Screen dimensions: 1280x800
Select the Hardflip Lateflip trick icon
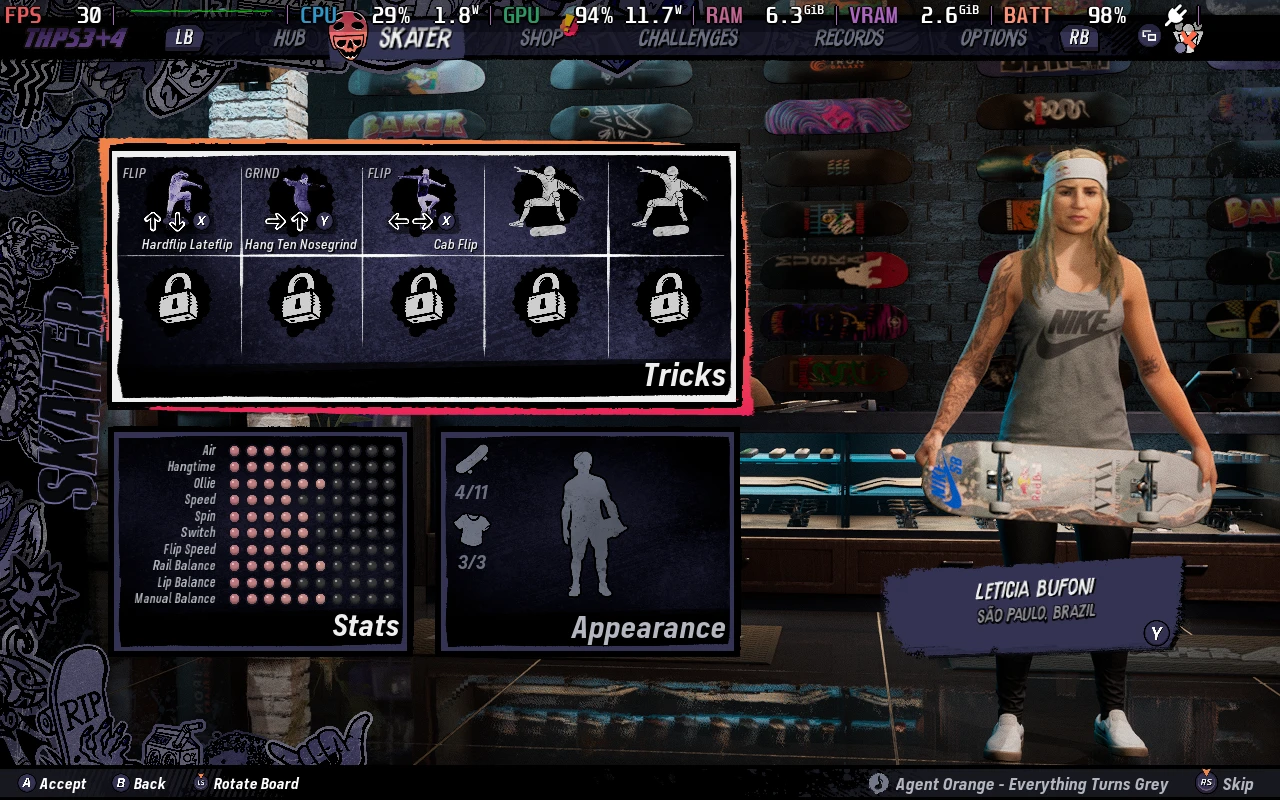click(181, 195)
